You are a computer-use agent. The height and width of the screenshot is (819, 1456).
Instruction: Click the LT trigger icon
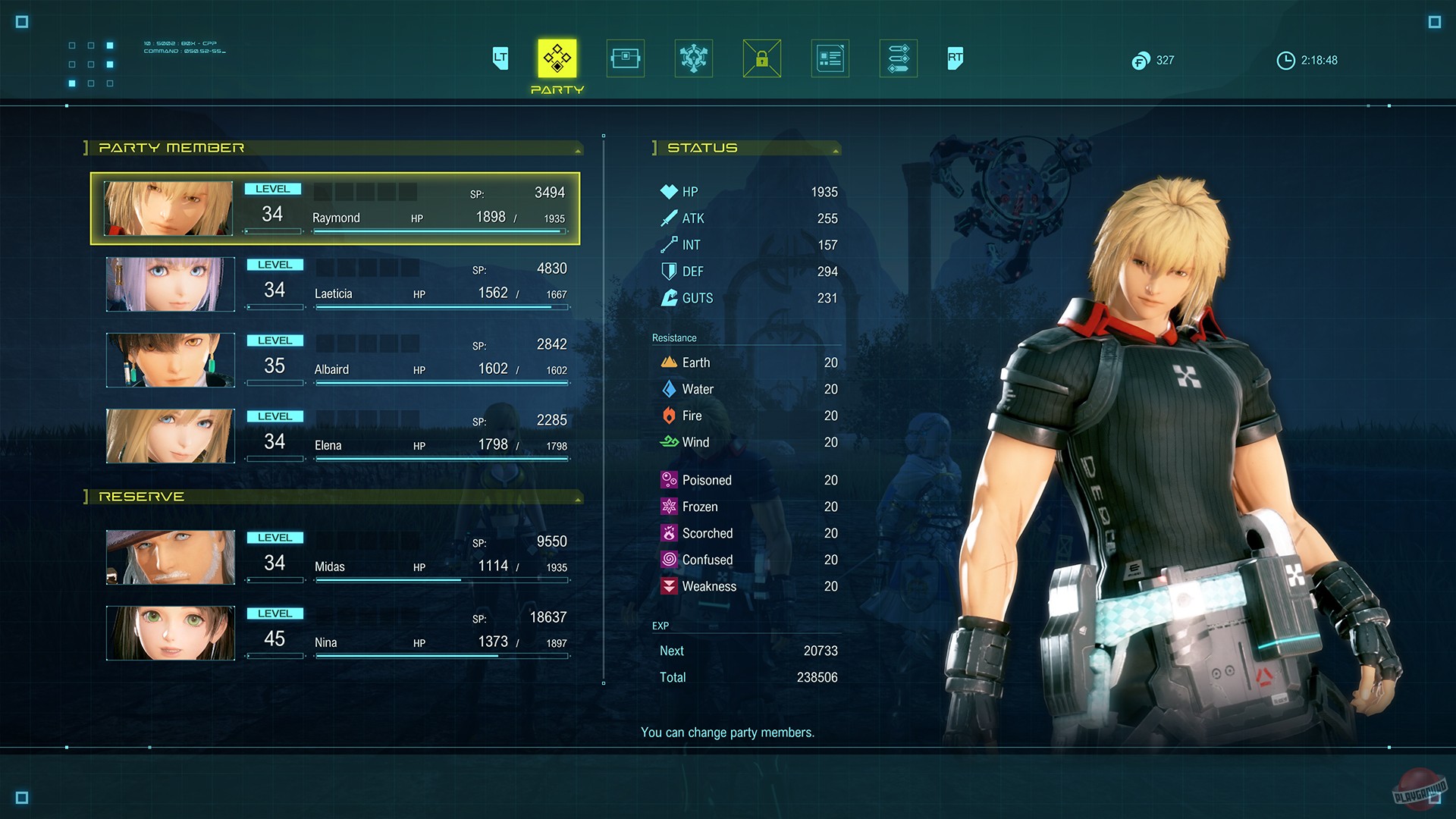click(x=500, y=58)
